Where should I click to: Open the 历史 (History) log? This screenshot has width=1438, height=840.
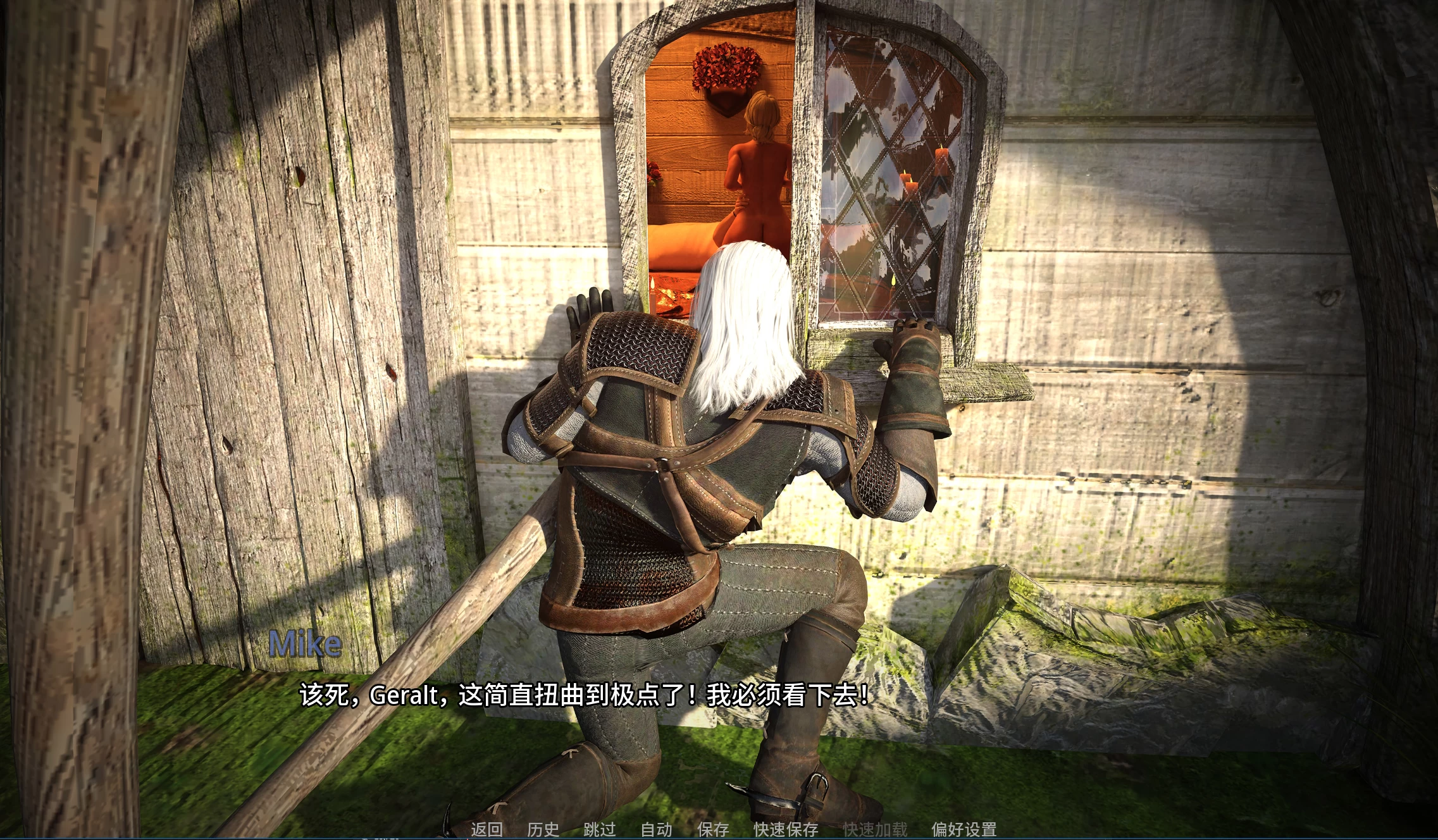click(x=543, y=829)
